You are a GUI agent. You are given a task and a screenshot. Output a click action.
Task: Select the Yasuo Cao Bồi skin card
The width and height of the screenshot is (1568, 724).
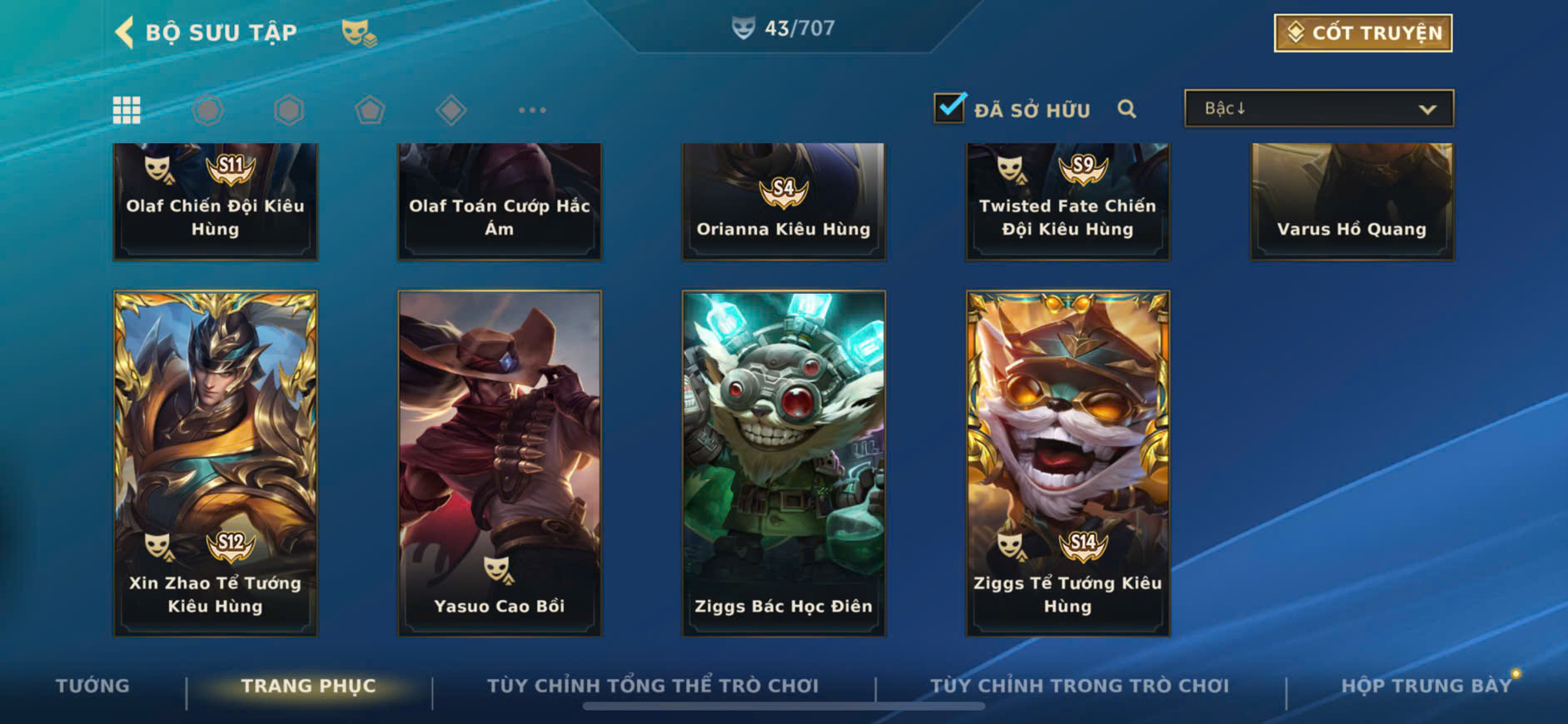coord(500,463)
